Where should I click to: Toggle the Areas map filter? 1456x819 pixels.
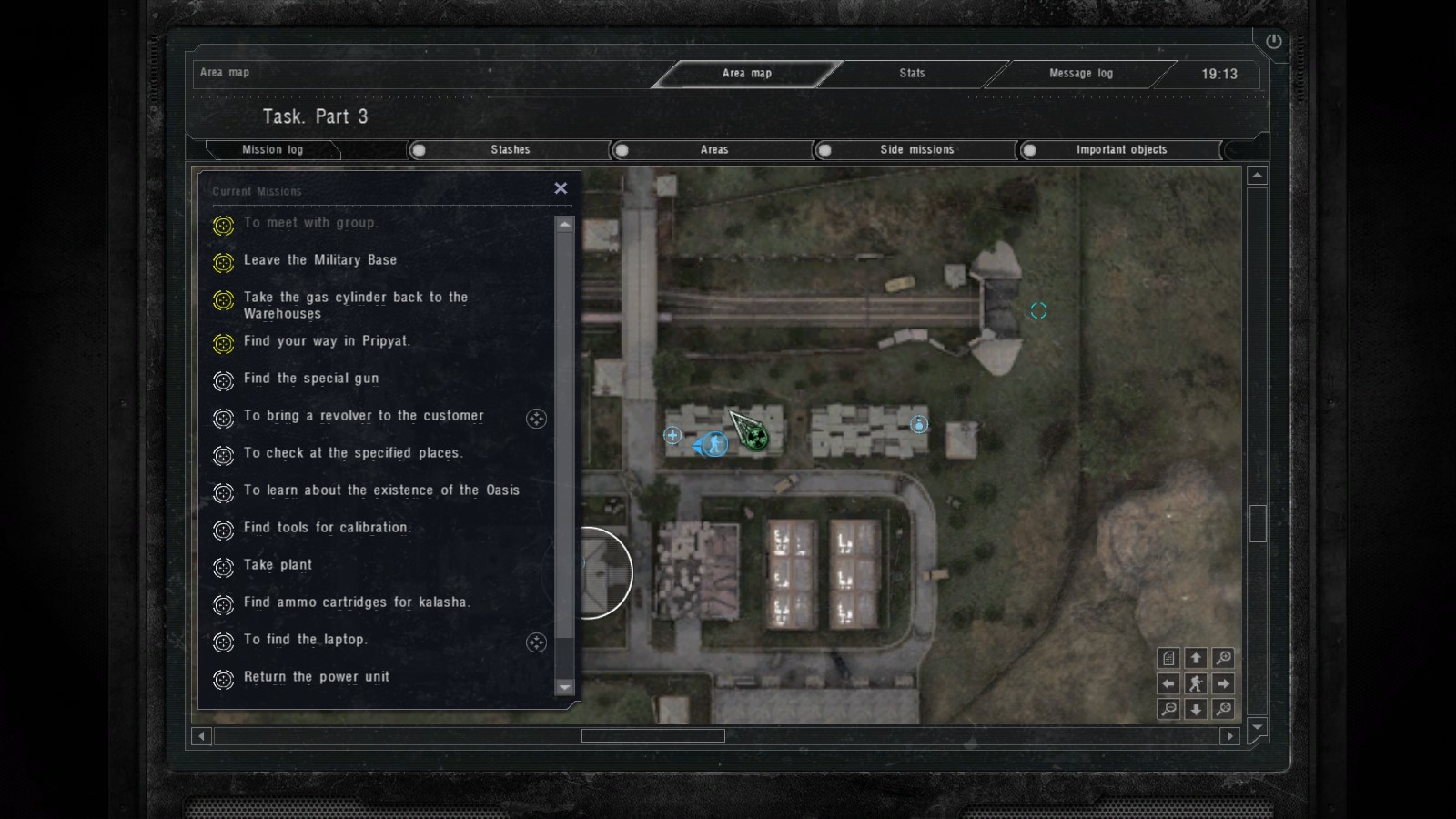(x=622, y=150)
